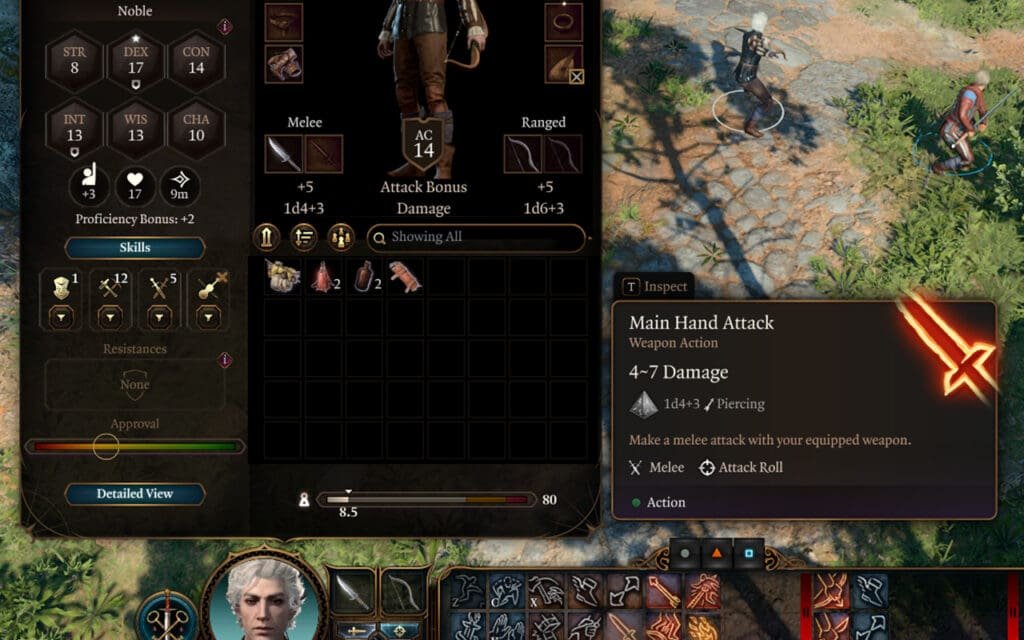Select the brown bottle stack in inventory
Viewport: 1024px width, 640px height.
pyautogui.click(x=363, y=277)
